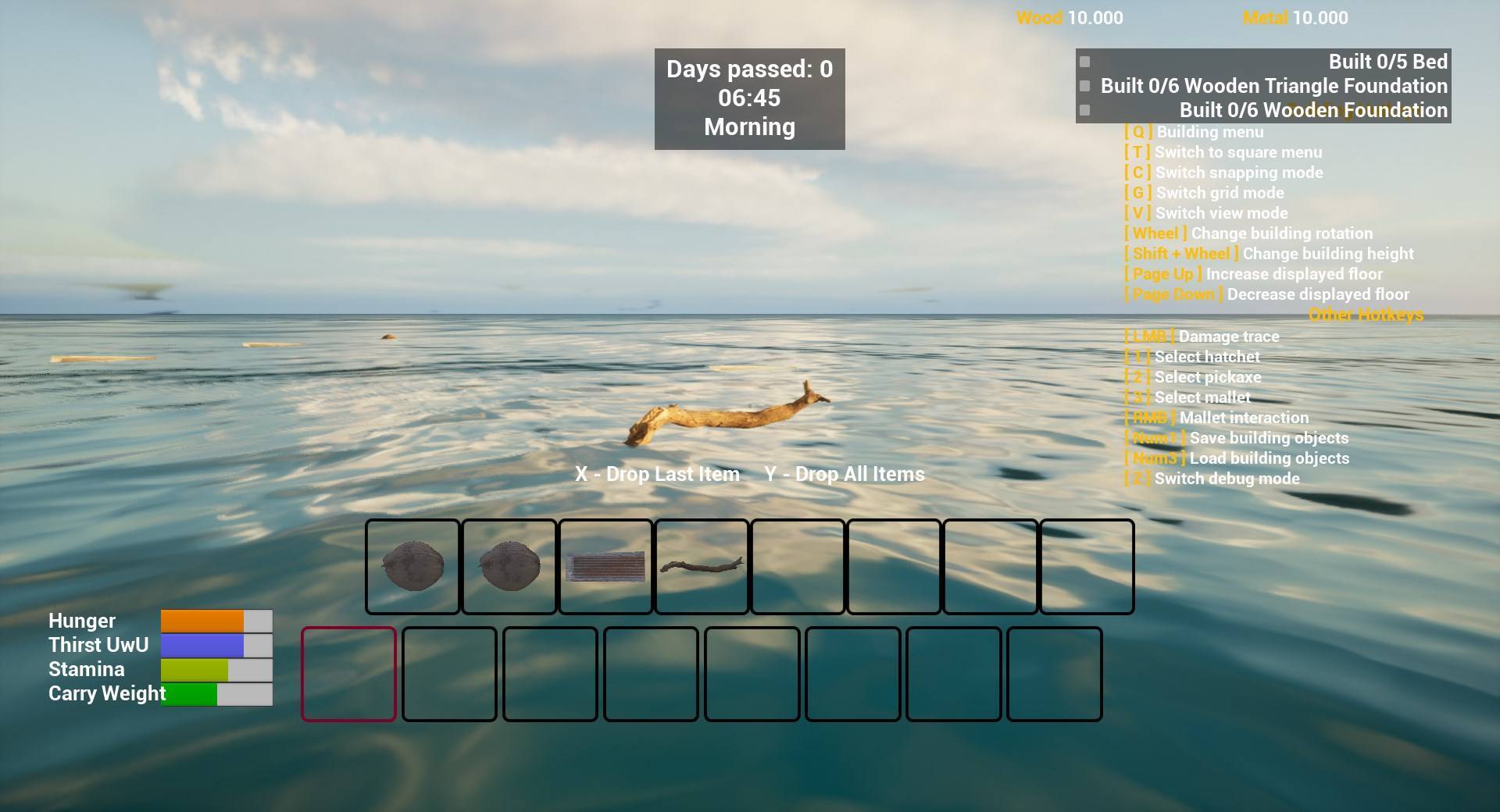Toggle the Wooden Triangle Foundation objective checkbox
This screenshot has width=1500, height=812.
click(1084, 86)
